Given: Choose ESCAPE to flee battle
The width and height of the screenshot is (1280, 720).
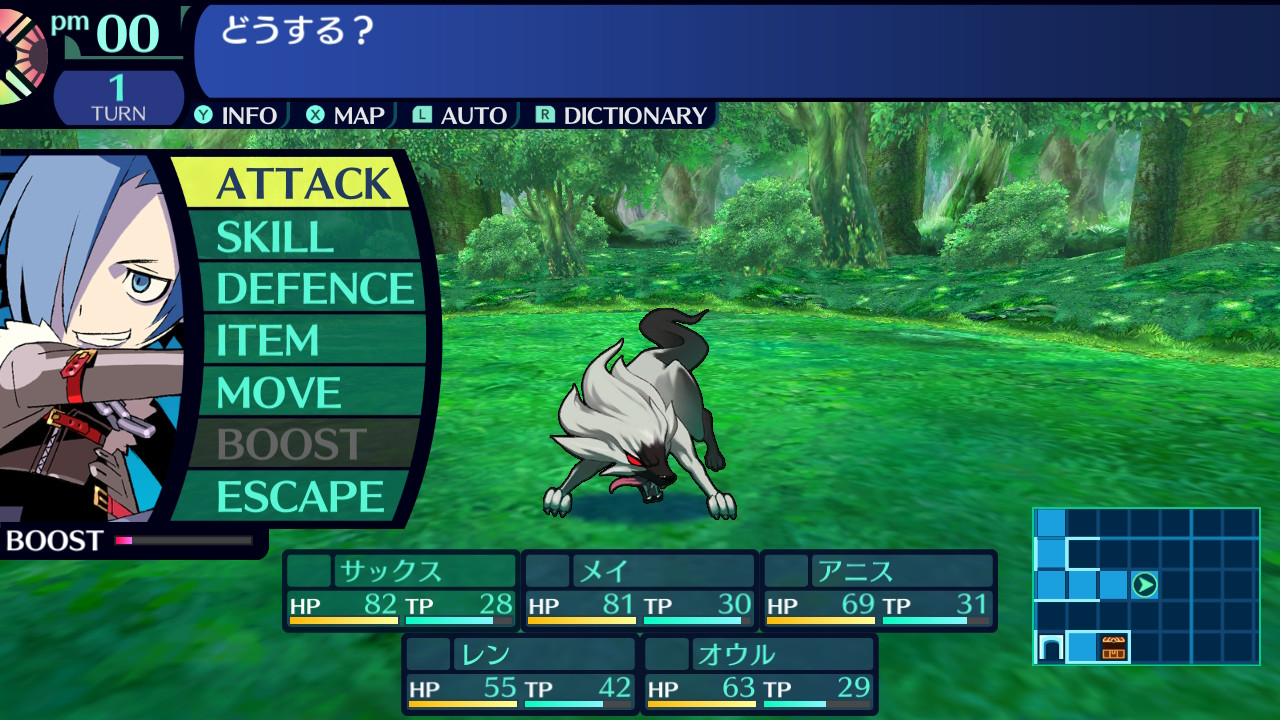Looking at the screenshot, I should click(300, 497).
